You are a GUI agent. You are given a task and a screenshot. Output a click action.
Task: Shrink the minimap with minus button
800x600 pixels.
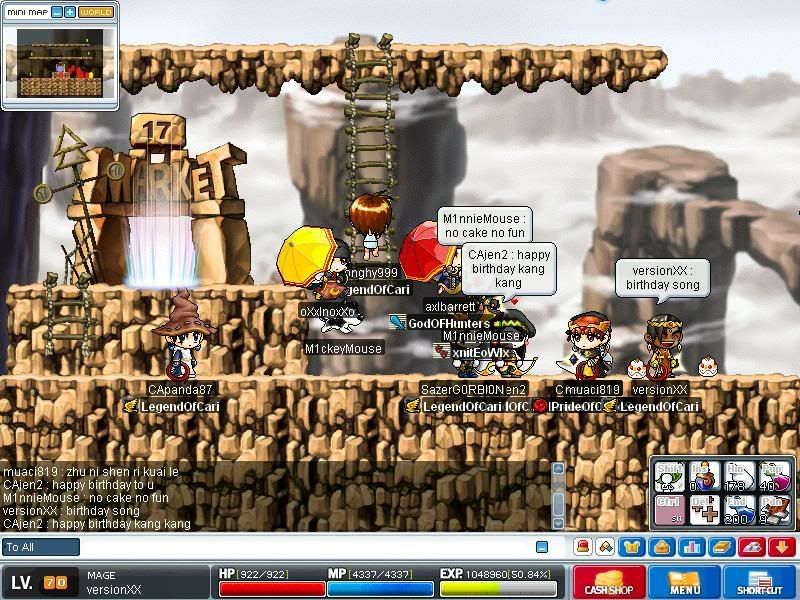coord(57,12)
